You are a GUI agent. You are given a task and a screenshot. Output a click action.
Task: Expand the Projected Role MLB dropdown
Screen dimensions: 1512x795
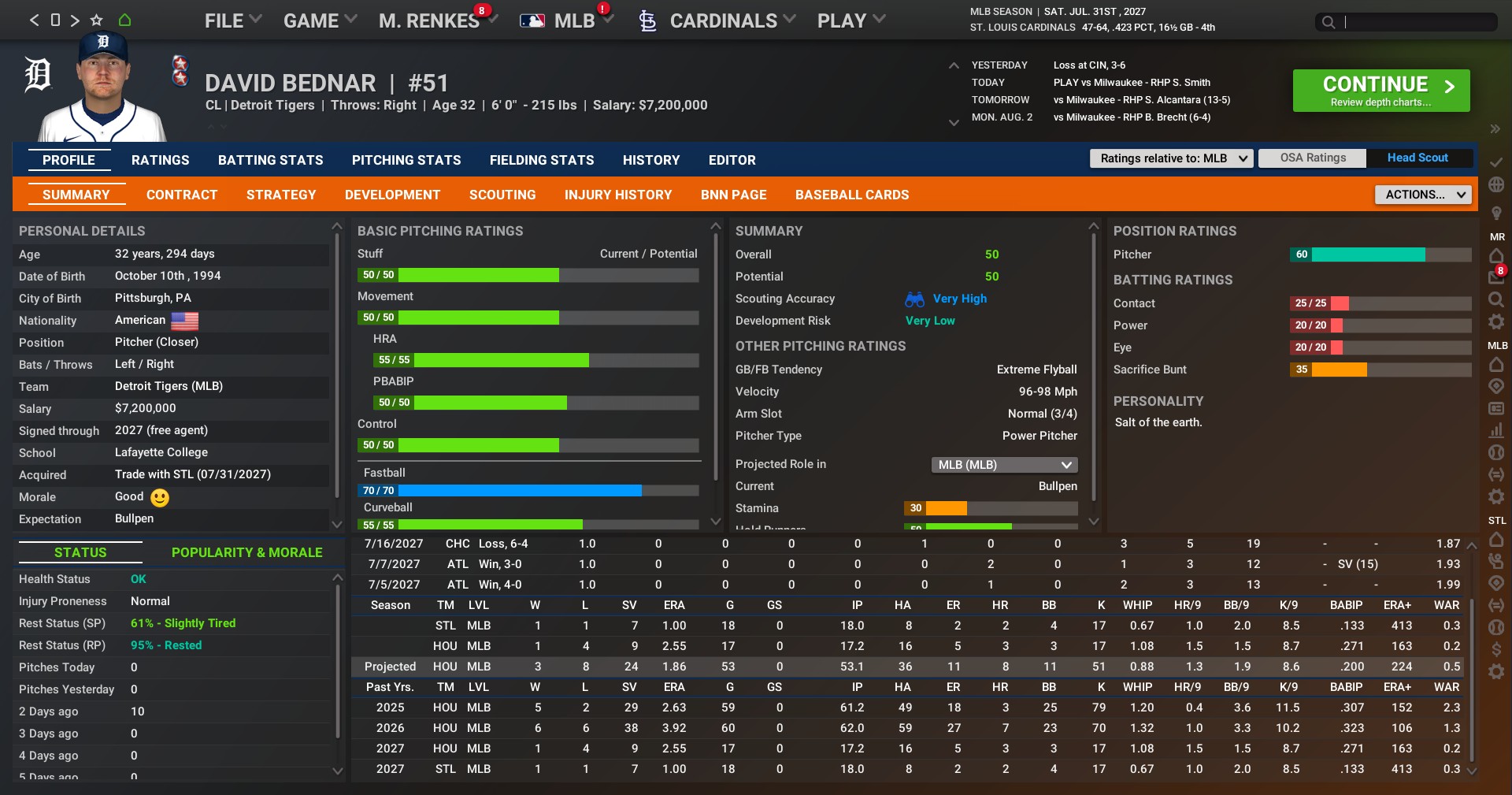click(x=1005, y=465)
